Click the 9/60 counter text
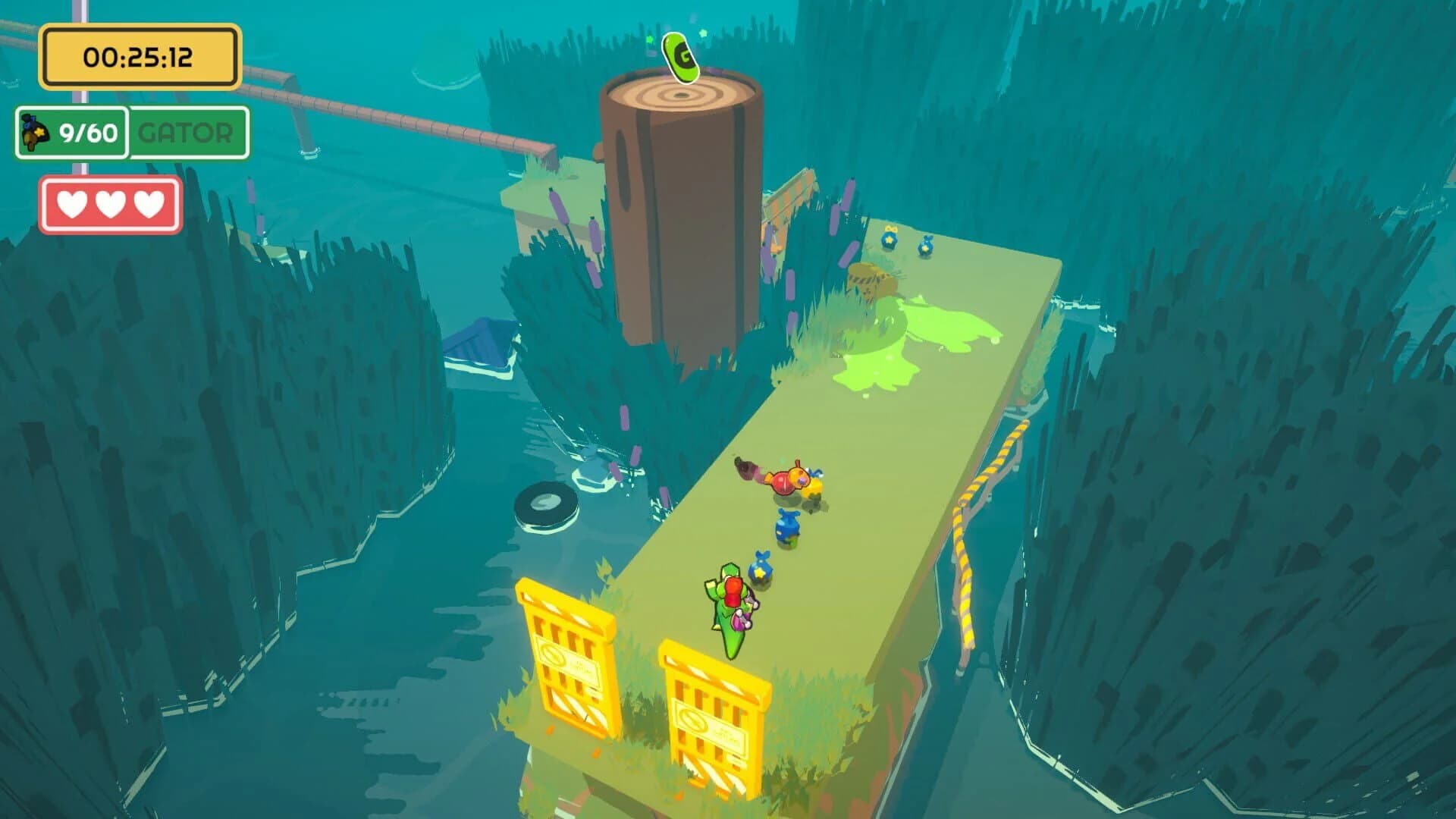Image resolution: width=1456 pixels, height=819 pixels. click(87, 134)
